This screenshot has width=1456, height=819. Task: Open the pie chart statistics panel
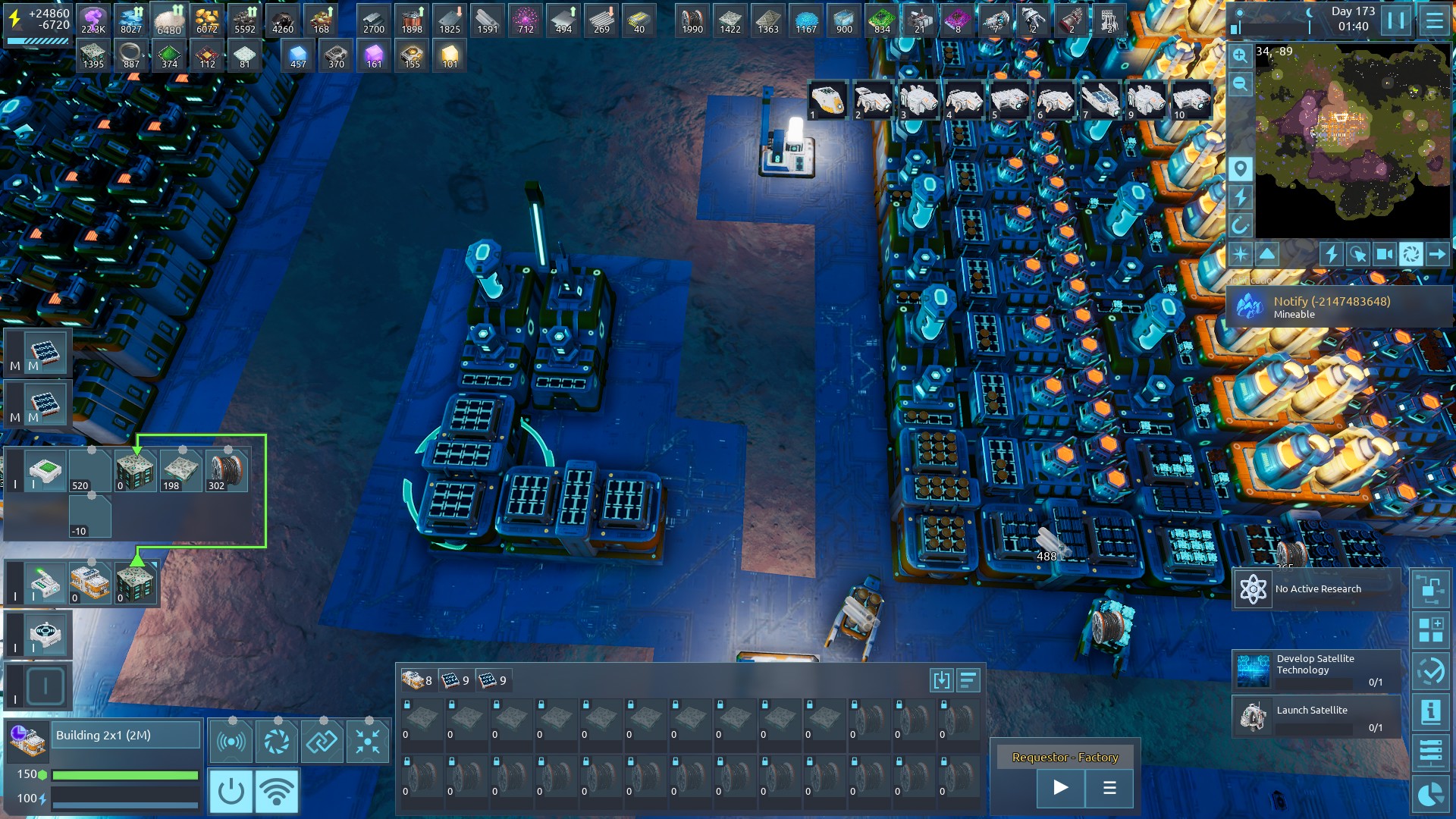coord(1430,795)
